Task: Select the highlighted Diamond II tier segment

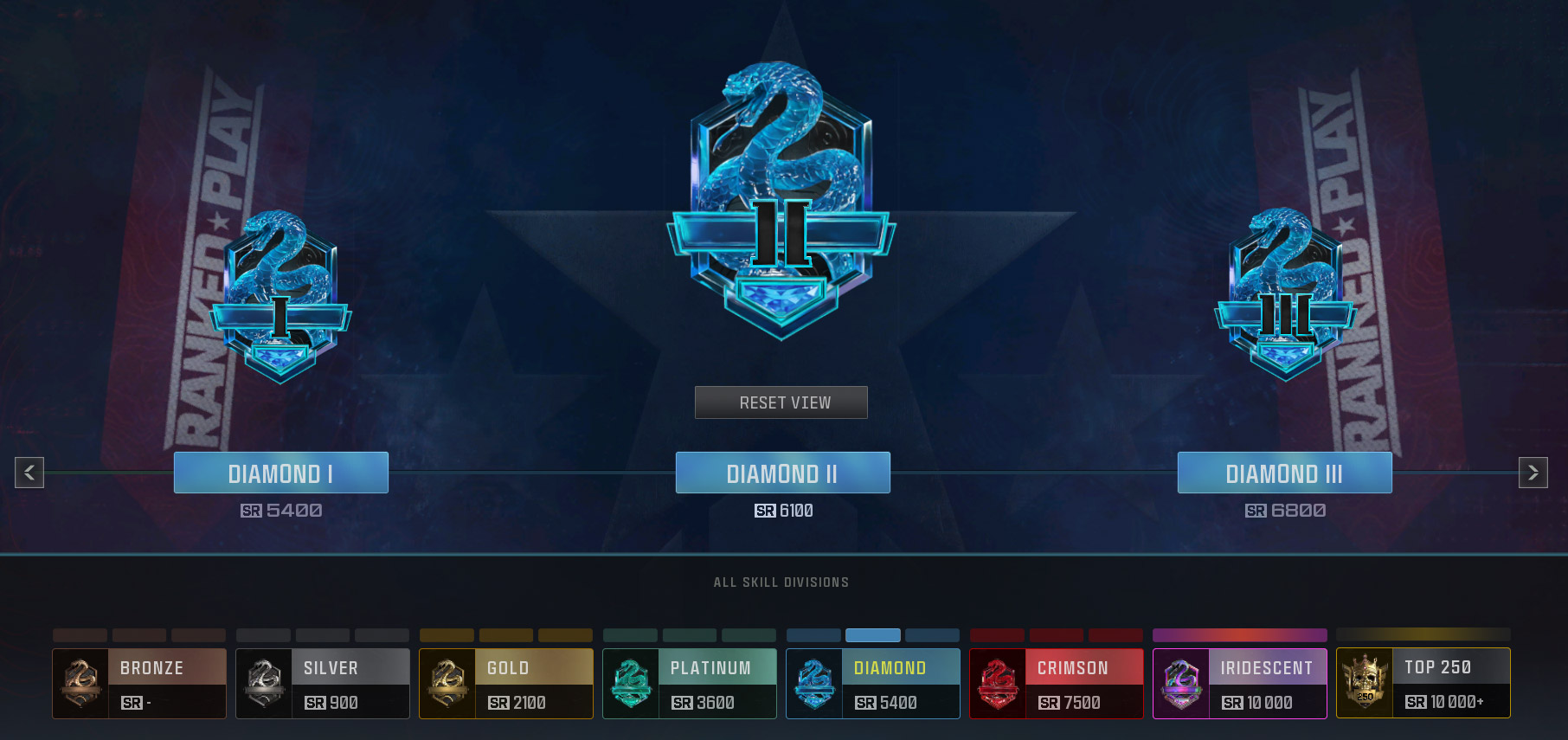Action: [871, 634]
